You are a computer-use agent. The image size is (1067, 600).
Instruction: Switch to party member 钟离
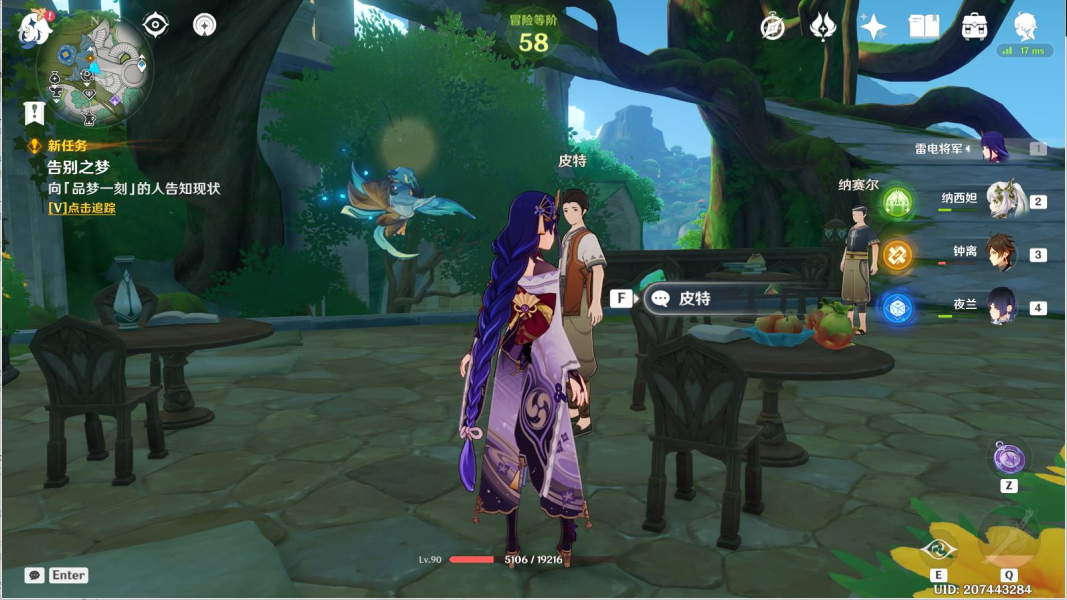pyautogui.click(x=1003, y=253)
